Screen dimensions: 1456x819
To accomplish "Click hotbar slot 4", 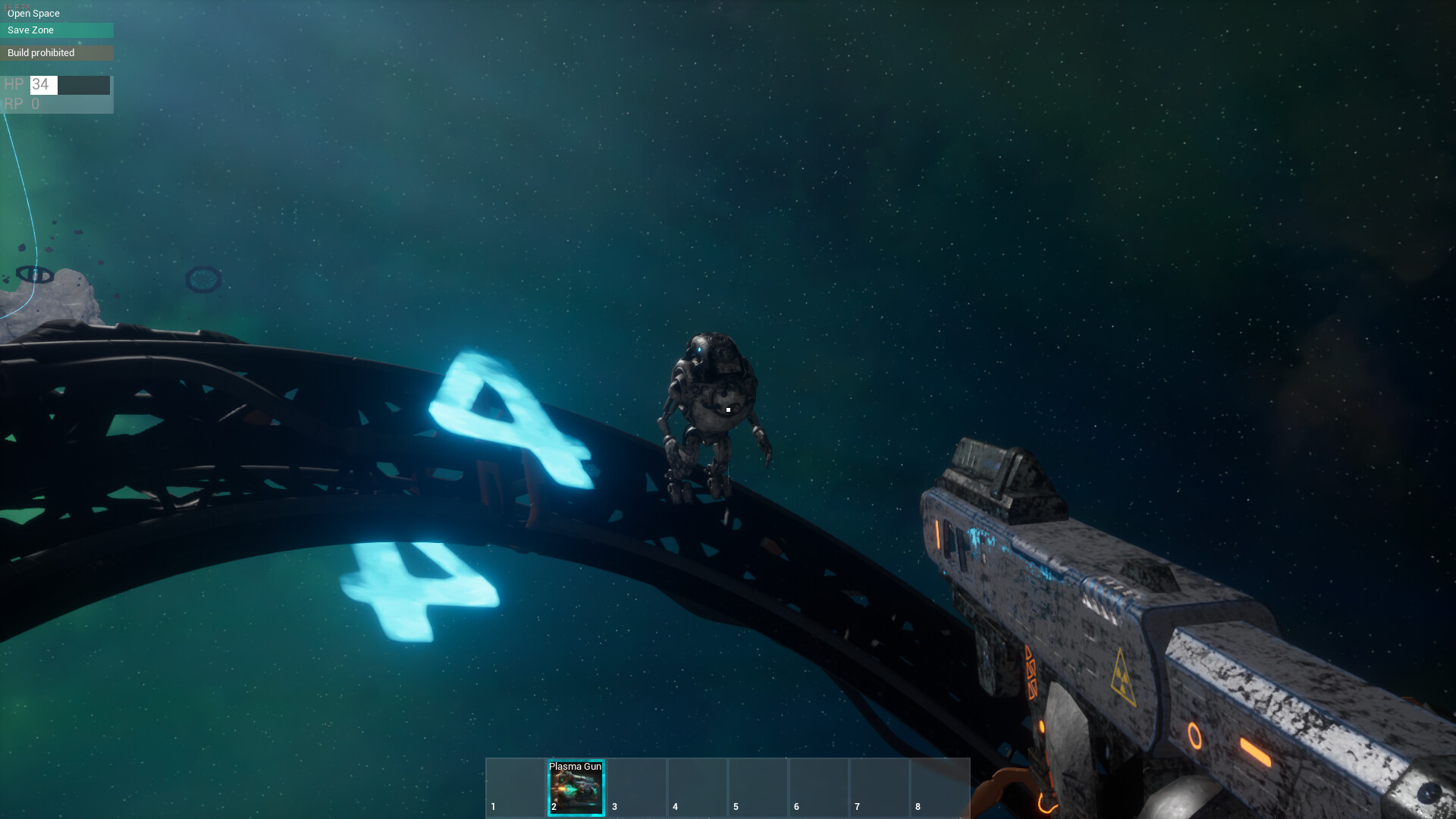I will [698, 789].
